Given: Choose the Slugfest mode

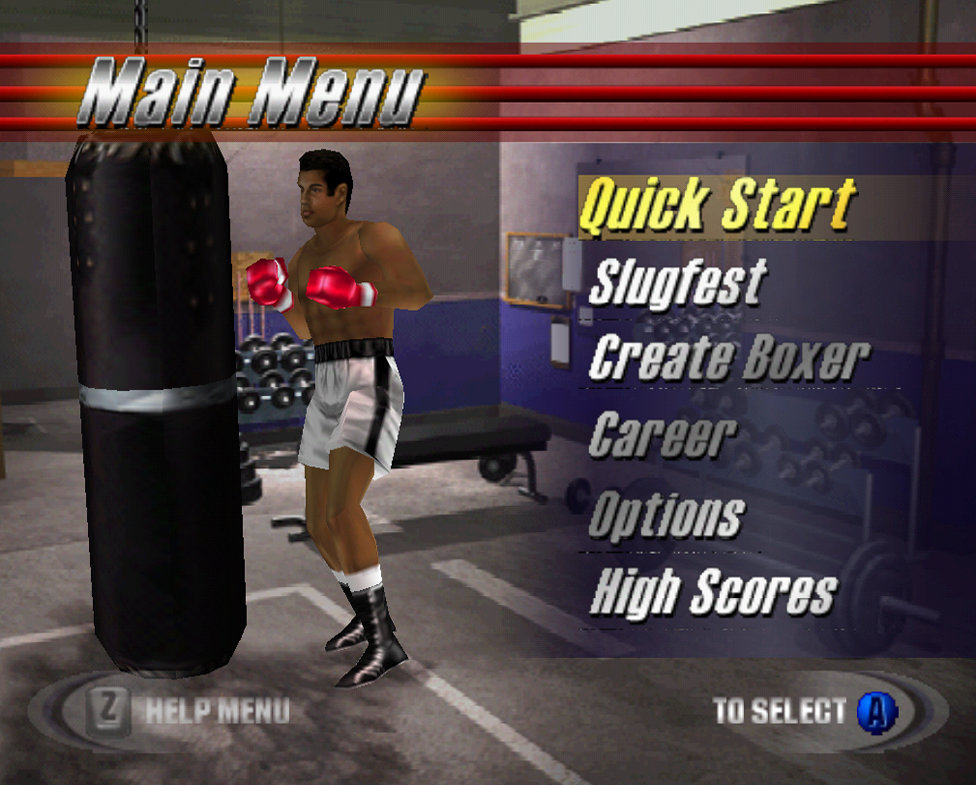Looking at the screenshot, I should (x=677, y=282).
